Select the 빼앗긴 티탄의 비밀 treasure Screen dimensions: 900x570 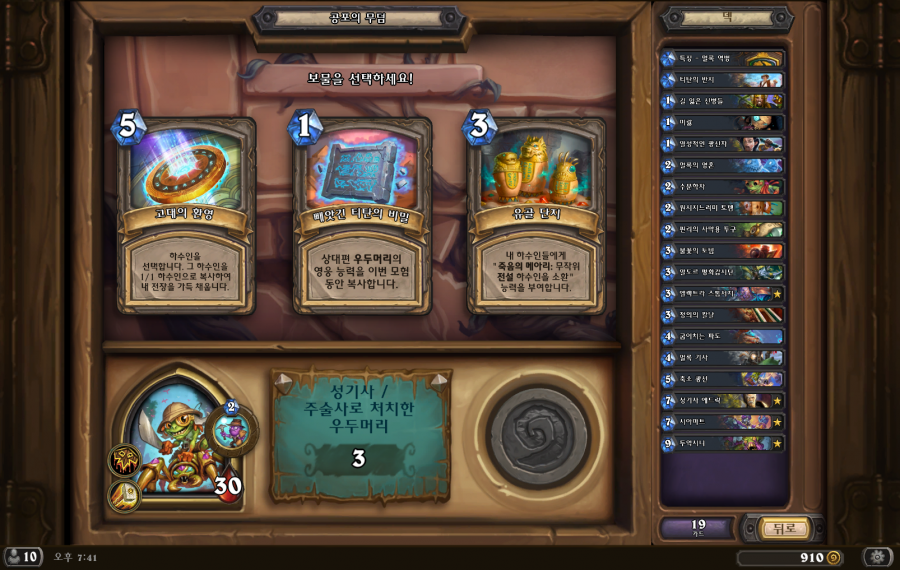[361, 215]
